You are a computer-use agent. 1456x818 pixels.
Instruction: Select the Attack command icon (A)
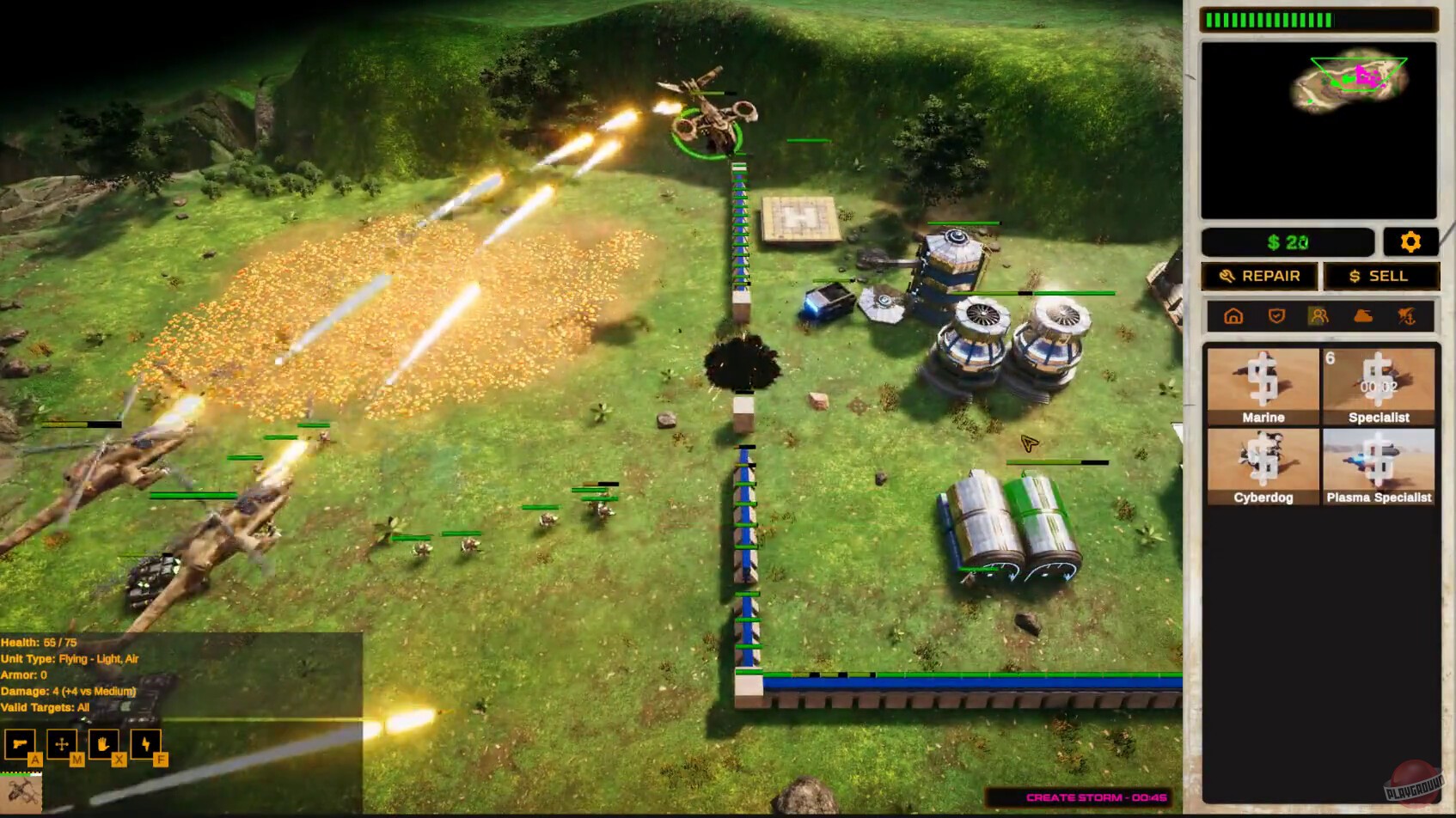pos(20,744)
